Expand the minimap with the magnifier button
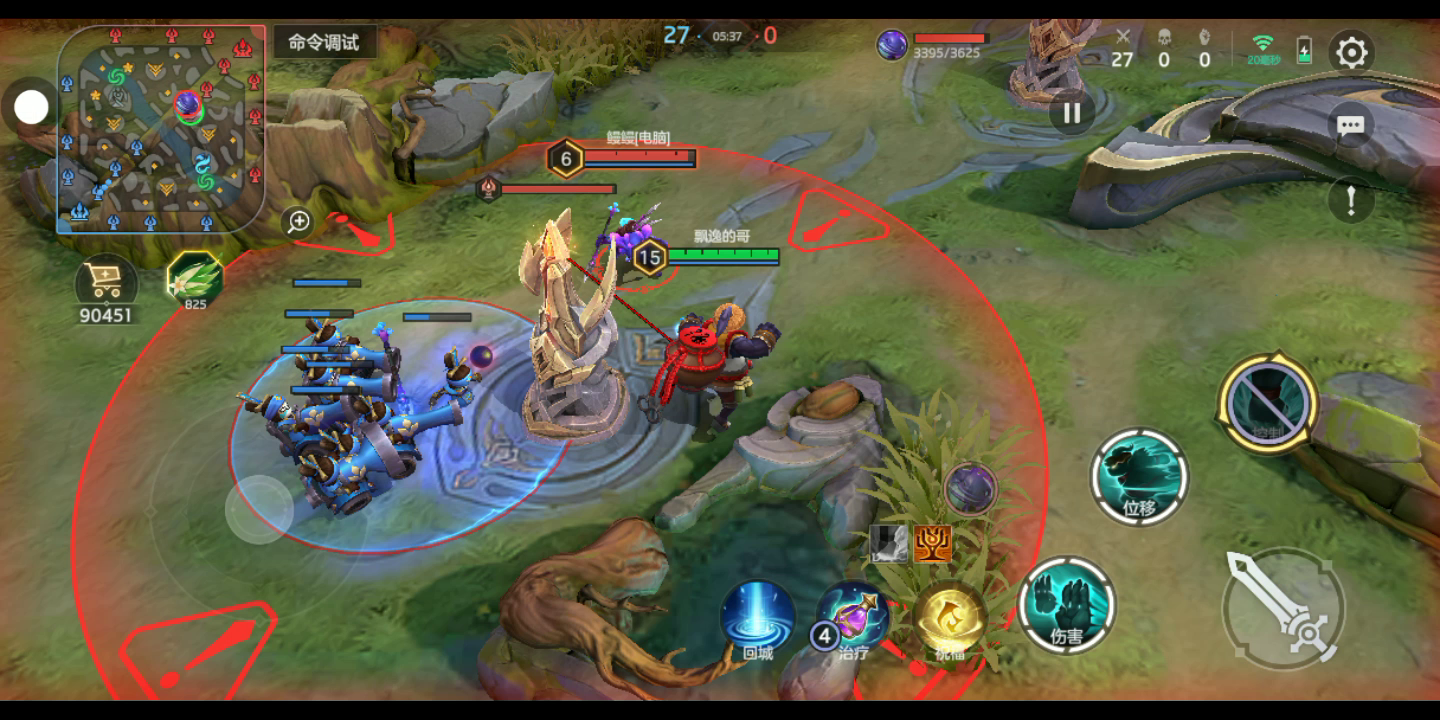Screen dimensions: 1440x720 (299, 222)
